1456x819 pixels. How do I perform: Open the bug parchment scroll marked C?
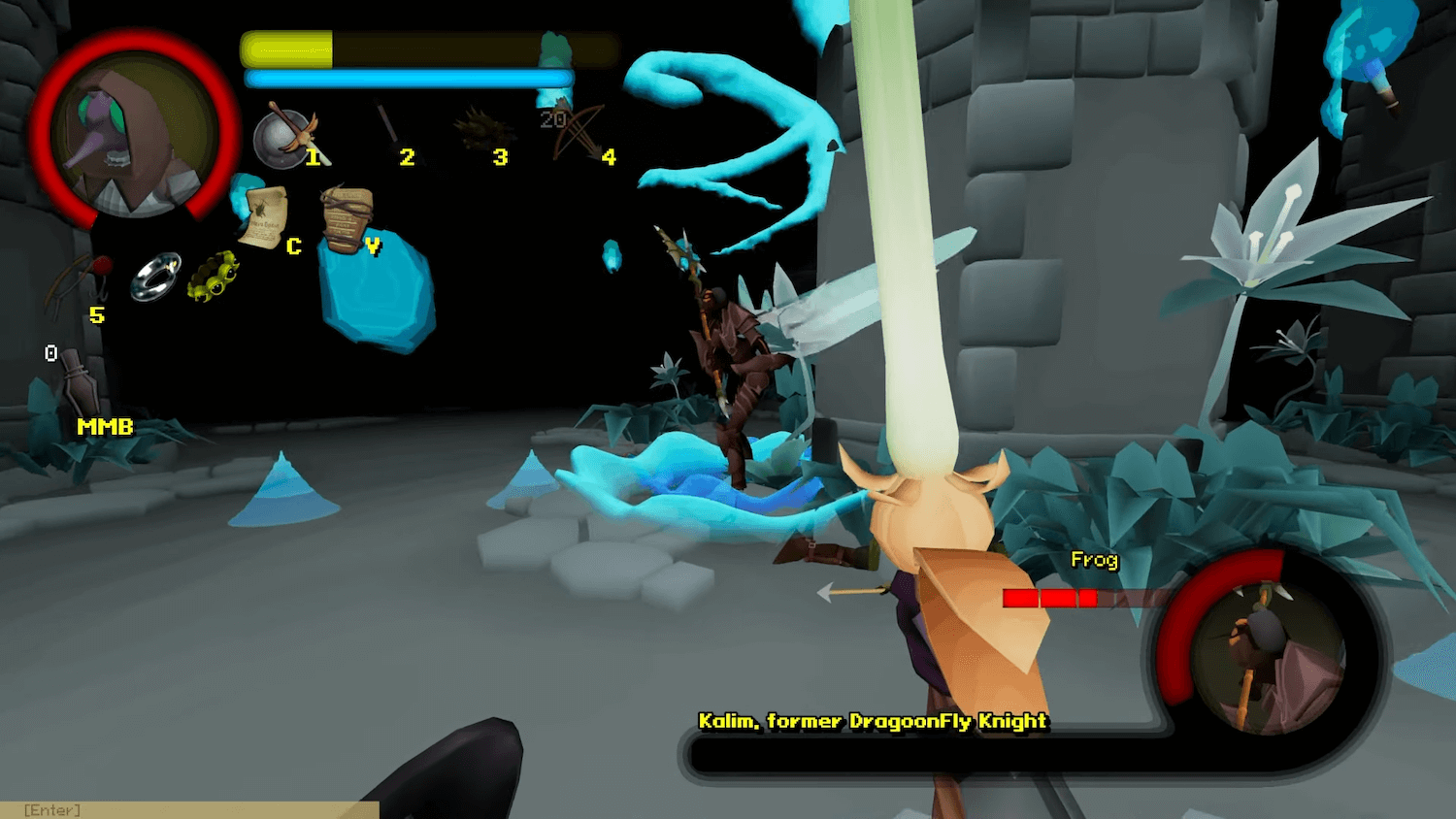(262, 217)
